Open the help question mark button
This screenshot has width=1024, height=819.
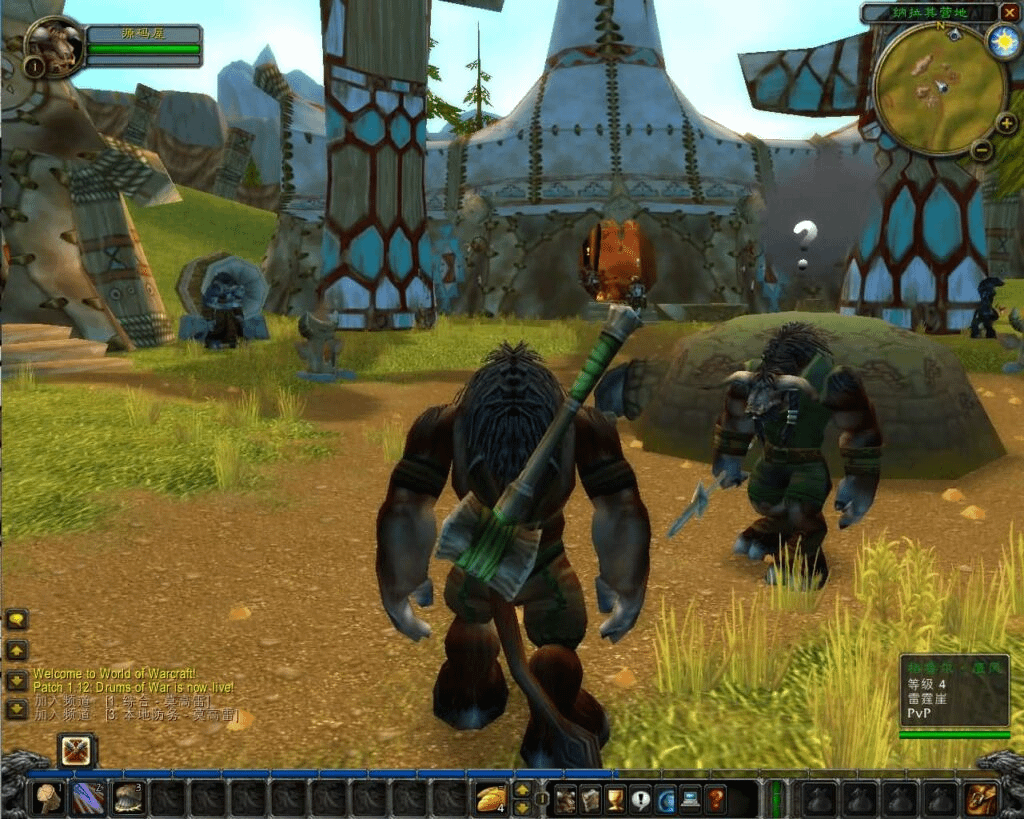716,799
